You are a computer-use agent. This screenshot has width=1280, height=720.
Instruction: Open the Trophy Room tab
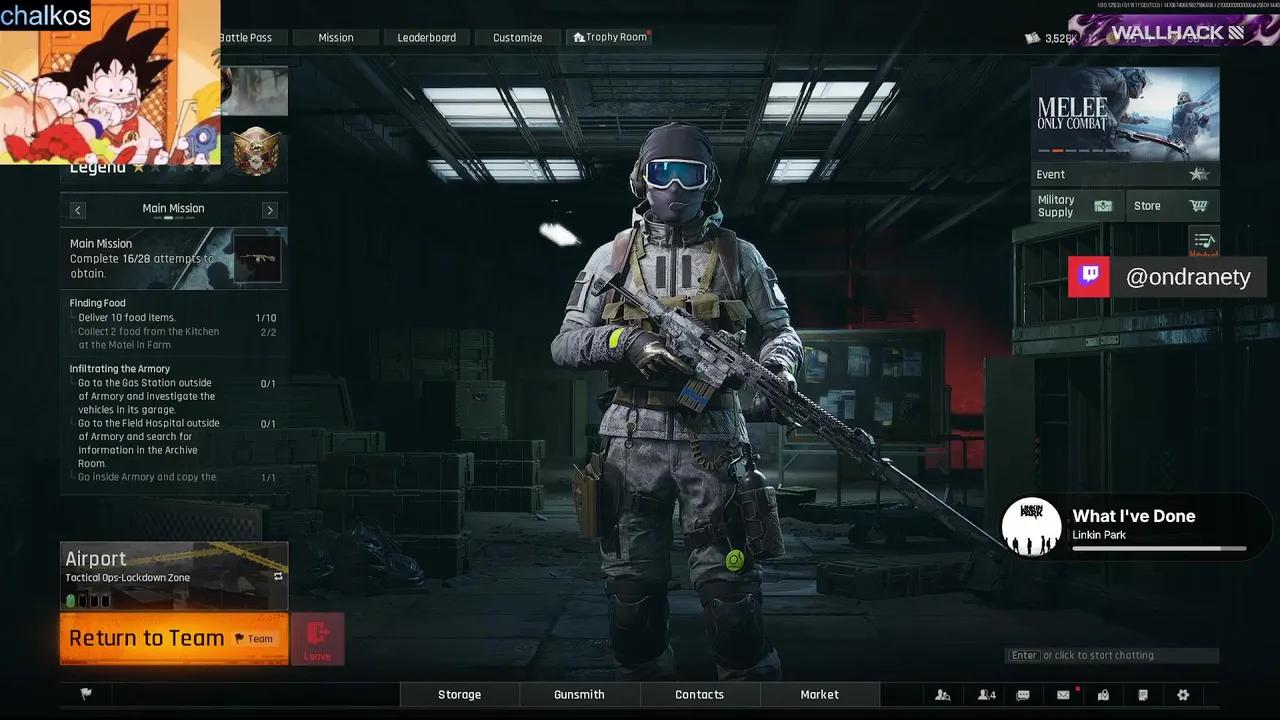click(x=609, y=36)
